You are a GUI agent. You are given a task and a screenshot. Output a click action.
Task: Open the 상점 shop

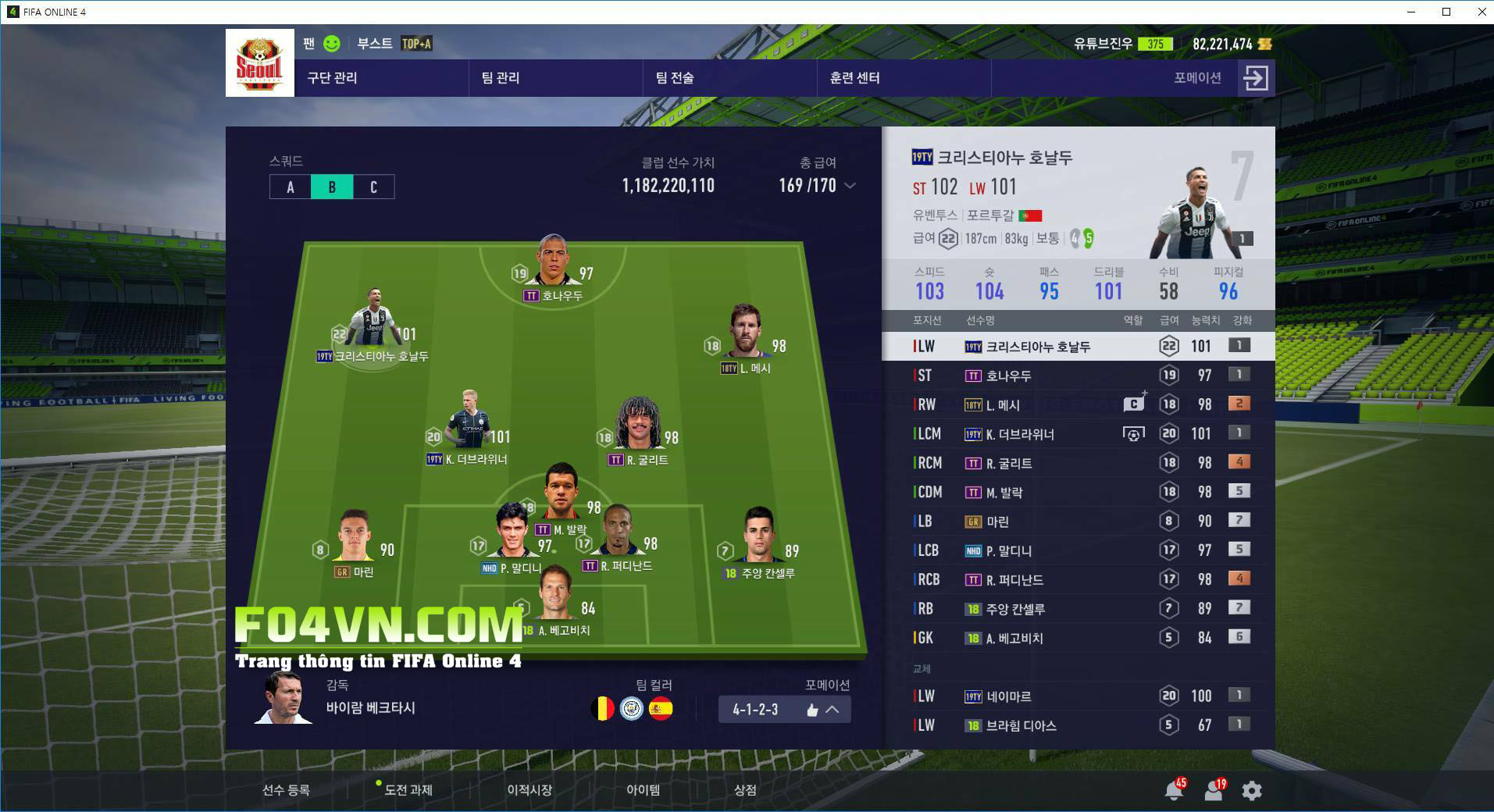(x=745, y=790)
